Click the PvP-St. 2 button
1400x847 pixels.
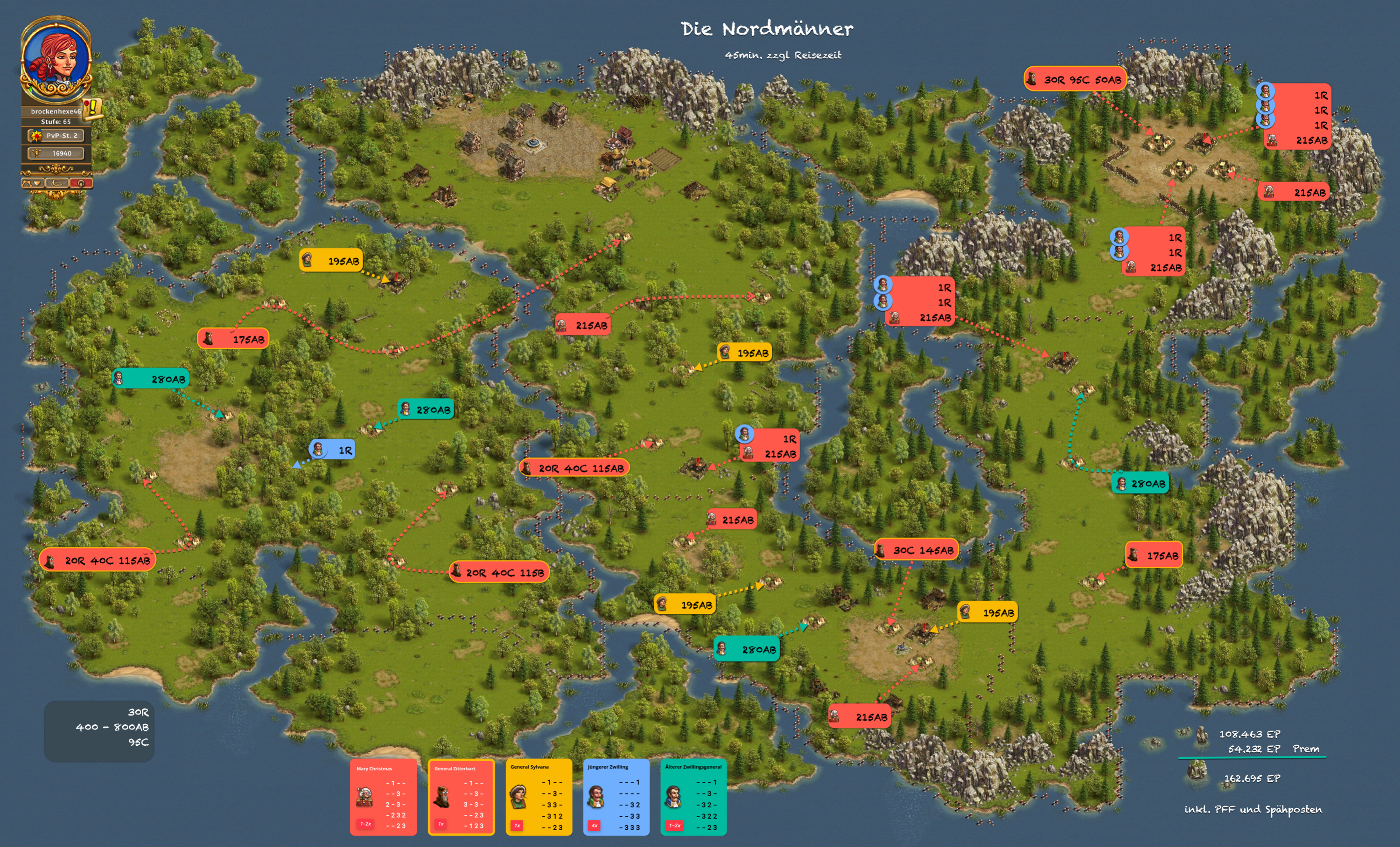[x=56, y=136]
